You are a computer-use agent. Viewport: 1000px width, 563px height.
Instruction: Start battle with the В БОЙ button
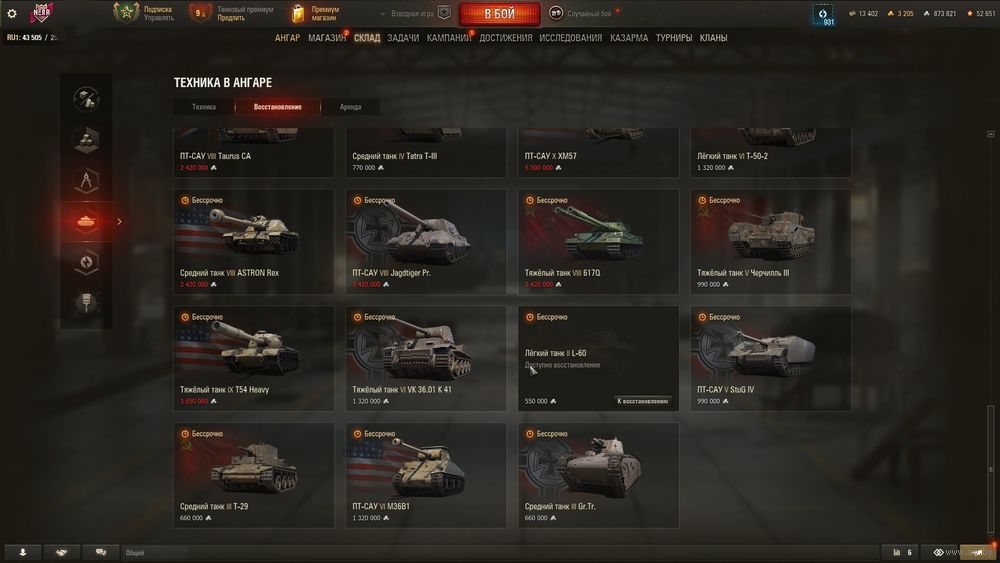pyautogui.click(x=499, y=14)
